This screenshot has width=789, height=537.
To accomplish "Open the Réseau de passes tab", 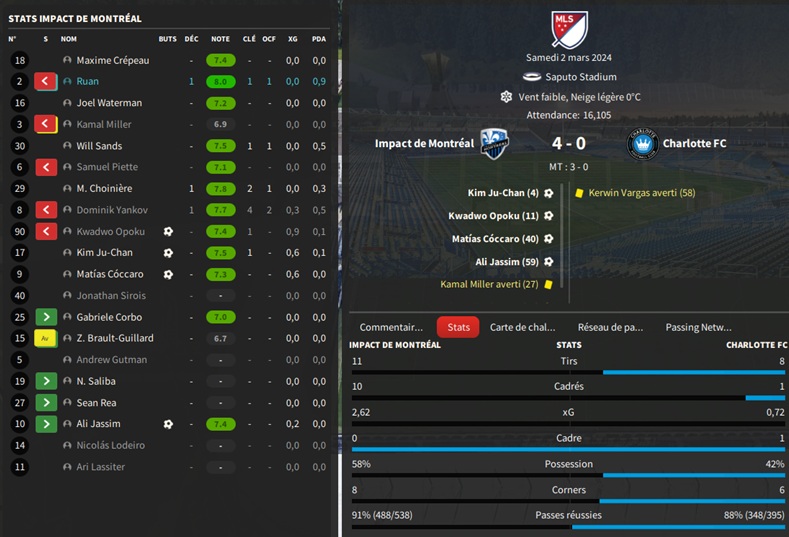I will tap(610, 327).
